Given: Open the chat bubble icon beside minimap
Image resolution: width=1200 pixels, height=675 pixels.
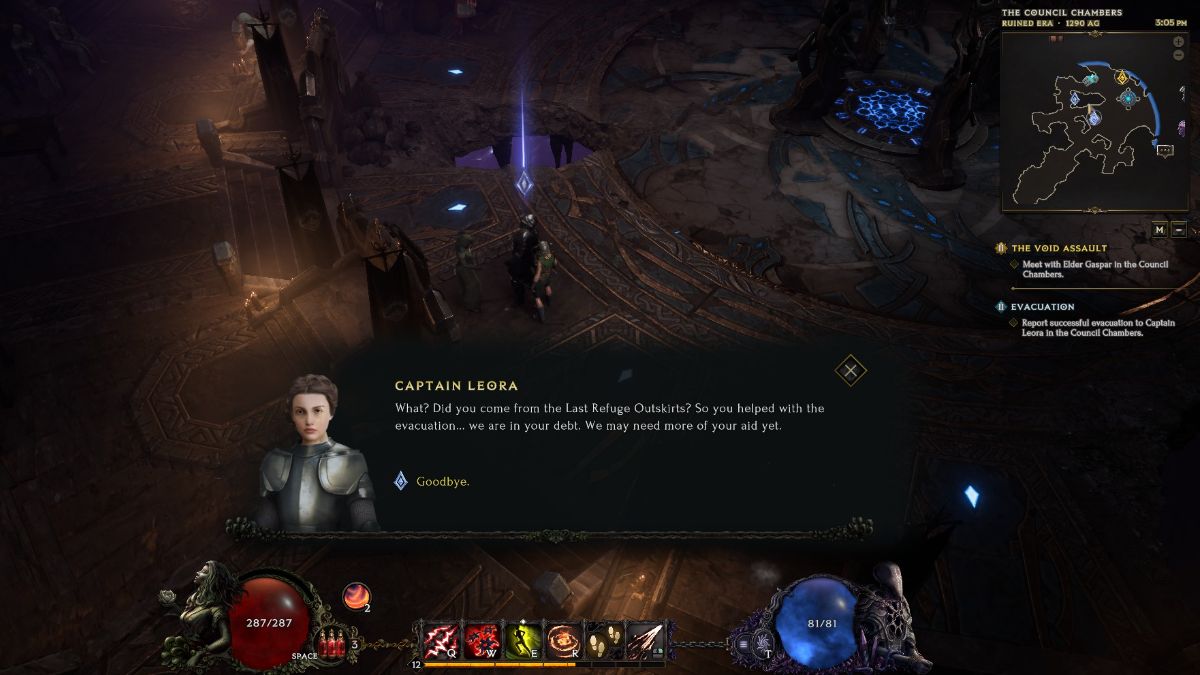Looking at the screenshot, I should pyautogui.click(x=1165, y=150).
